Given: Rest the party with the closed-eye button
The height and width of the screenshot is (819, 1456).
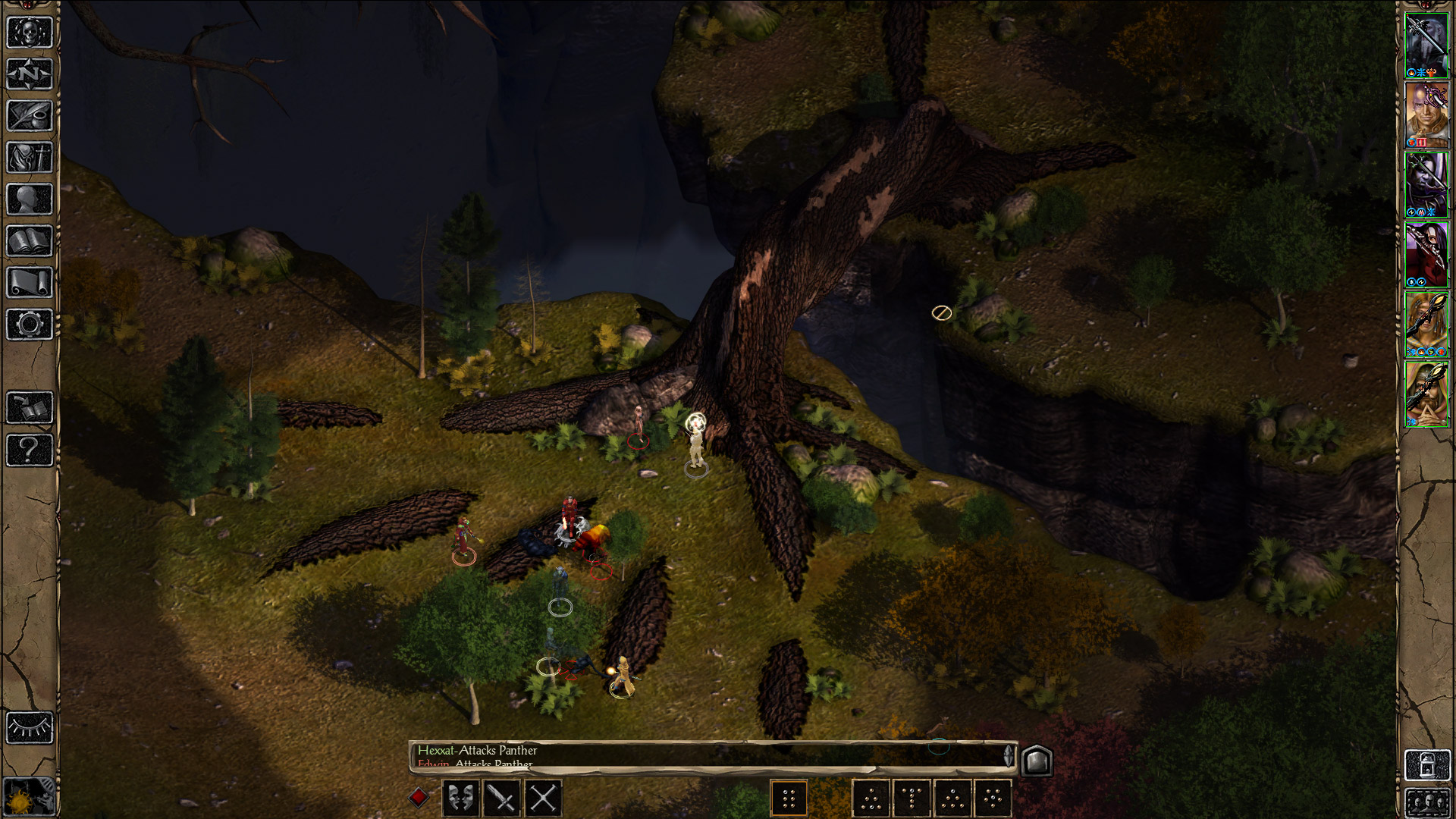Looking at the screenshot, I should tap(30, 728).
